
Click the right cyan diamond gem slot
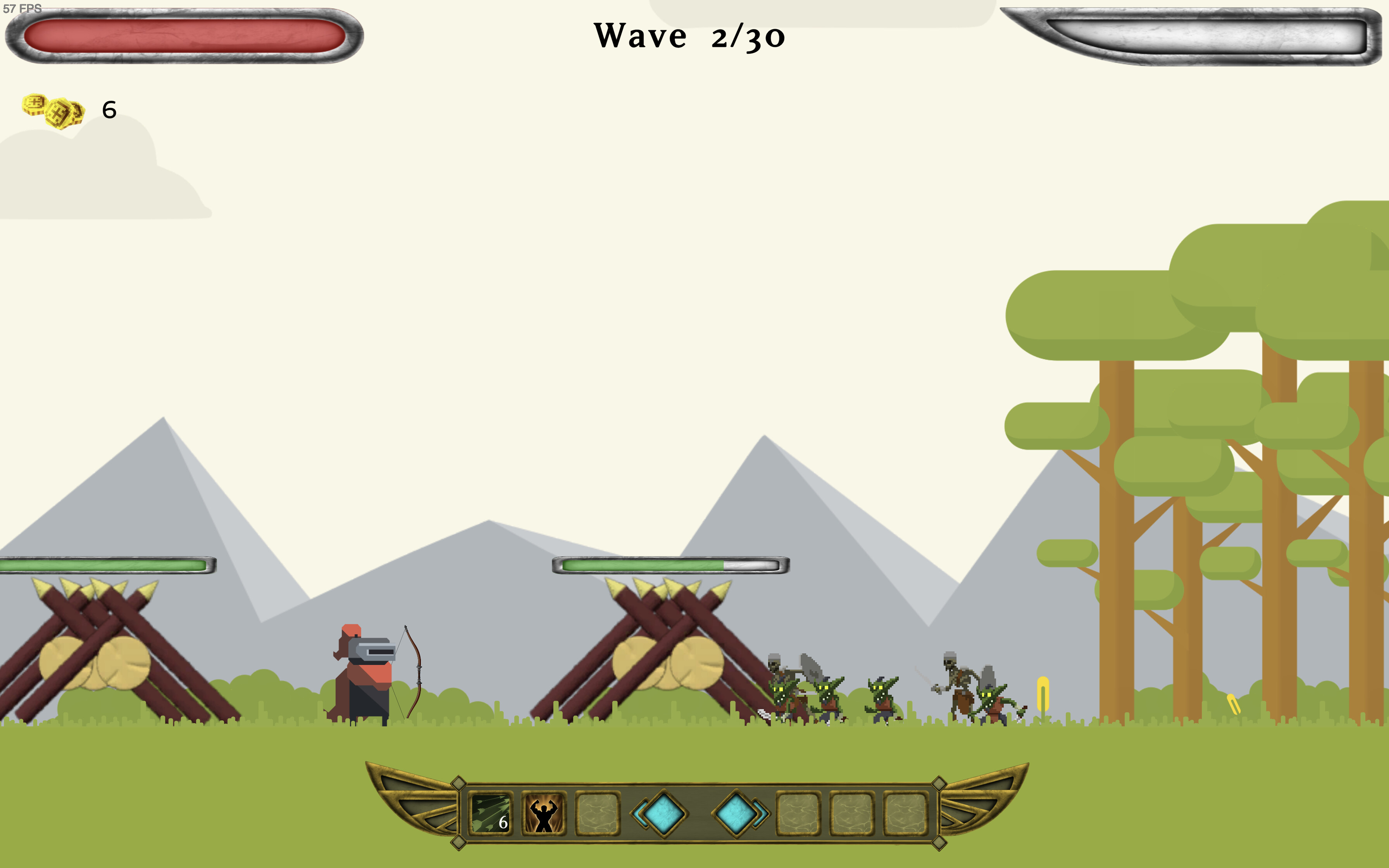tap(736, 812)
